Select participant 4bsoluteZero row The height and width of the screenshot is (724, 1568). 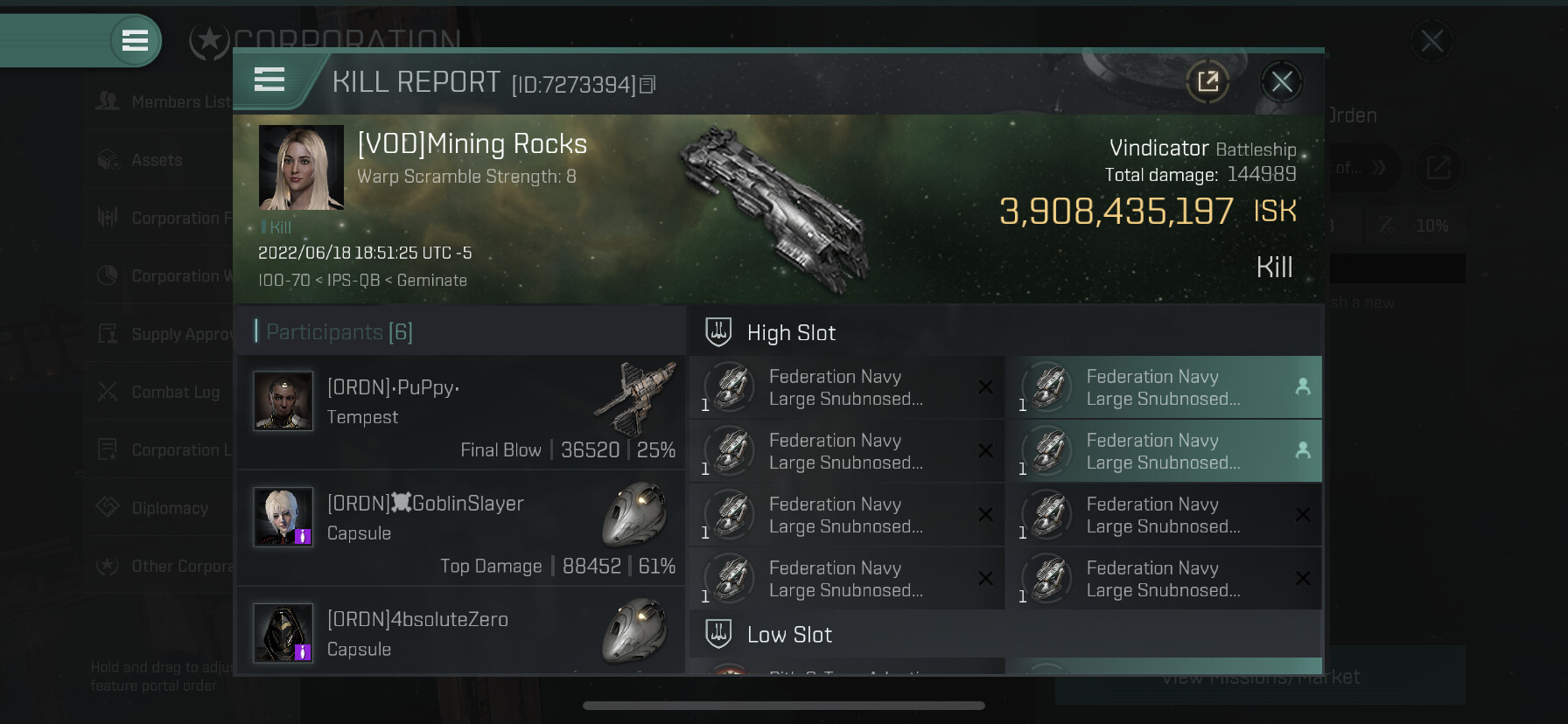[x=461, y=631]
